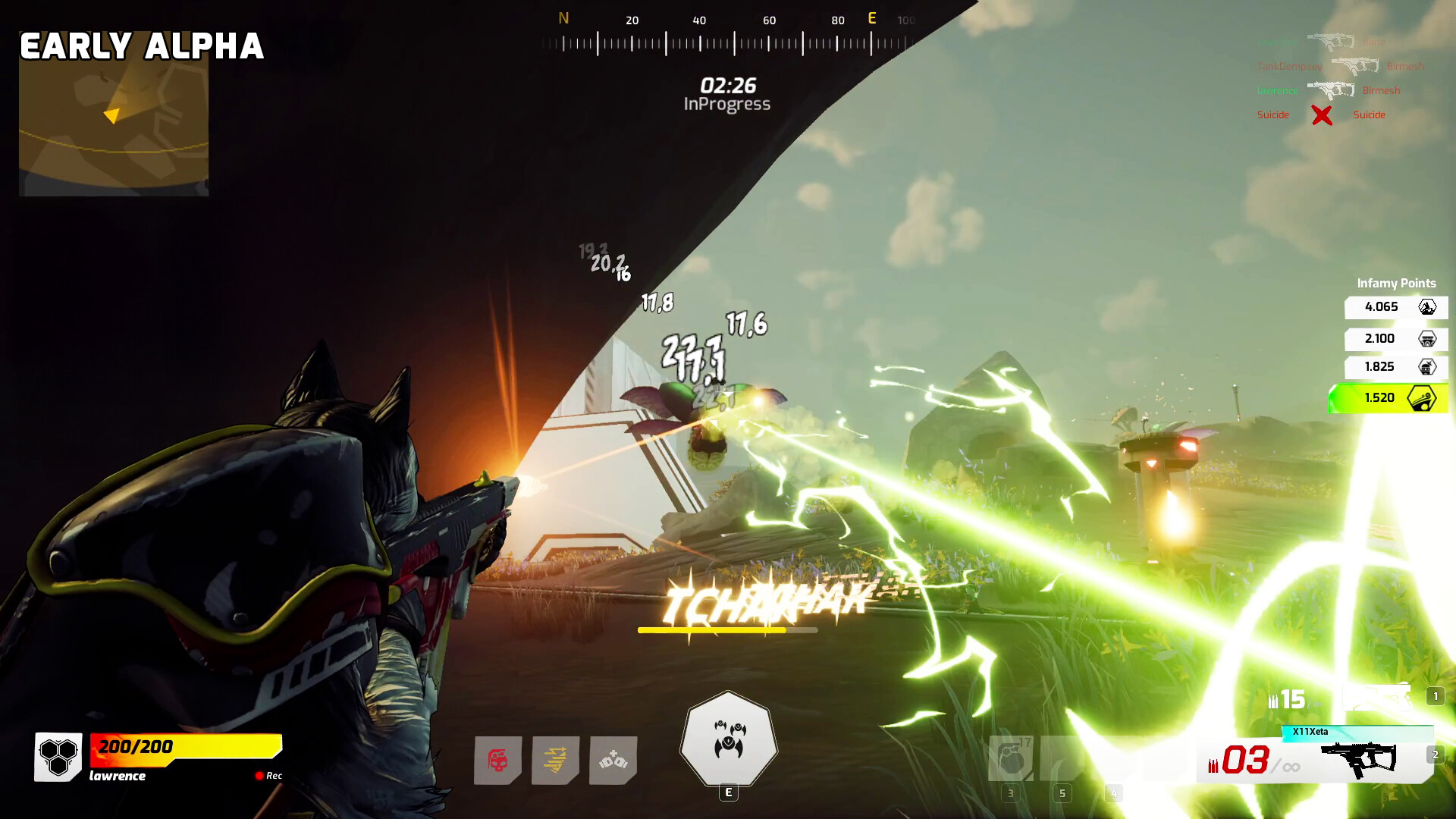Click the crate icon beside the 2.100 score
This screenshot has height=819, width=1456.
tap(1427, 339)
